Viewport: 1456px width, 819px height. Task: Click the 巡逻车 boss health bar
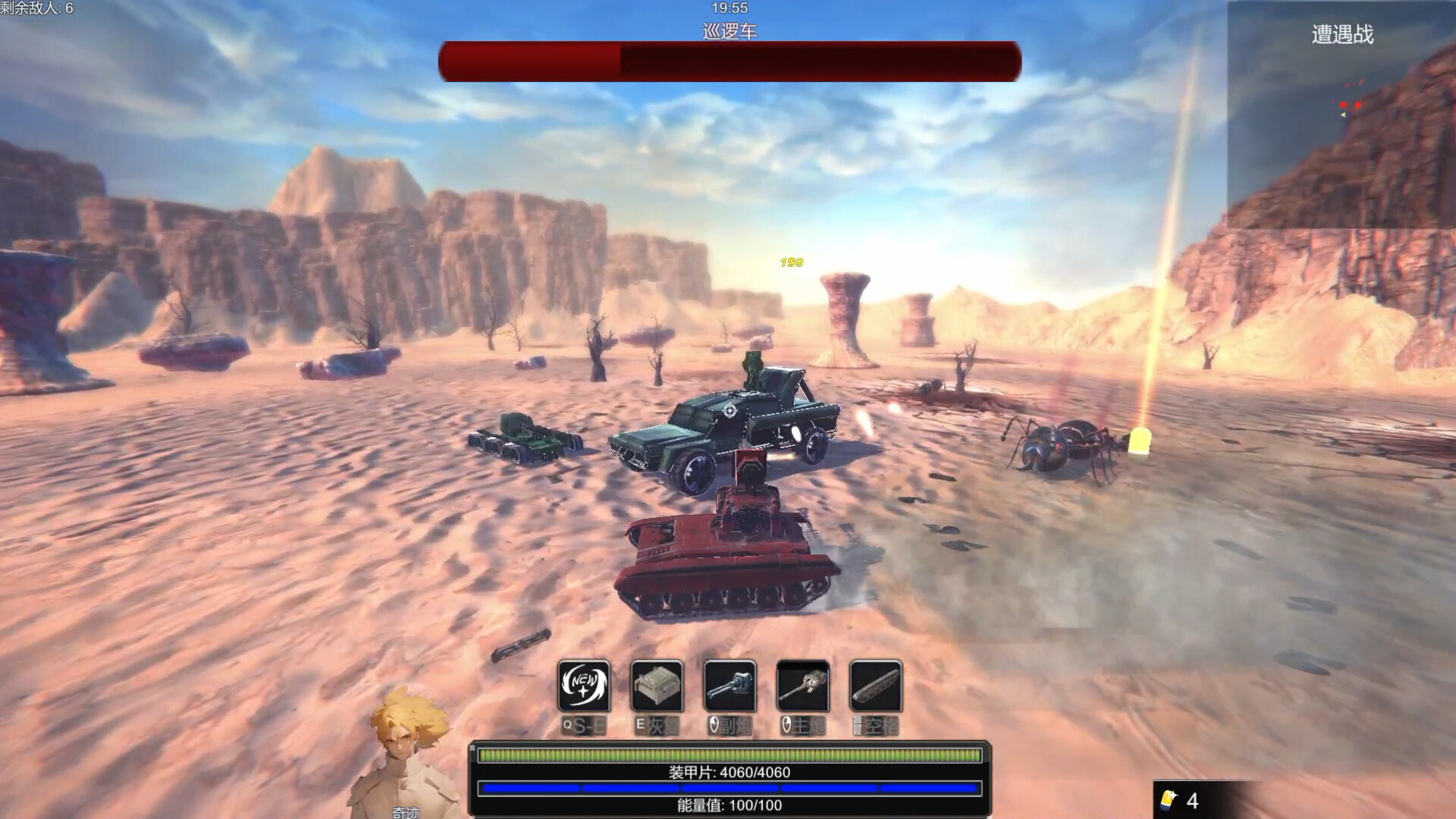point(728,62)
